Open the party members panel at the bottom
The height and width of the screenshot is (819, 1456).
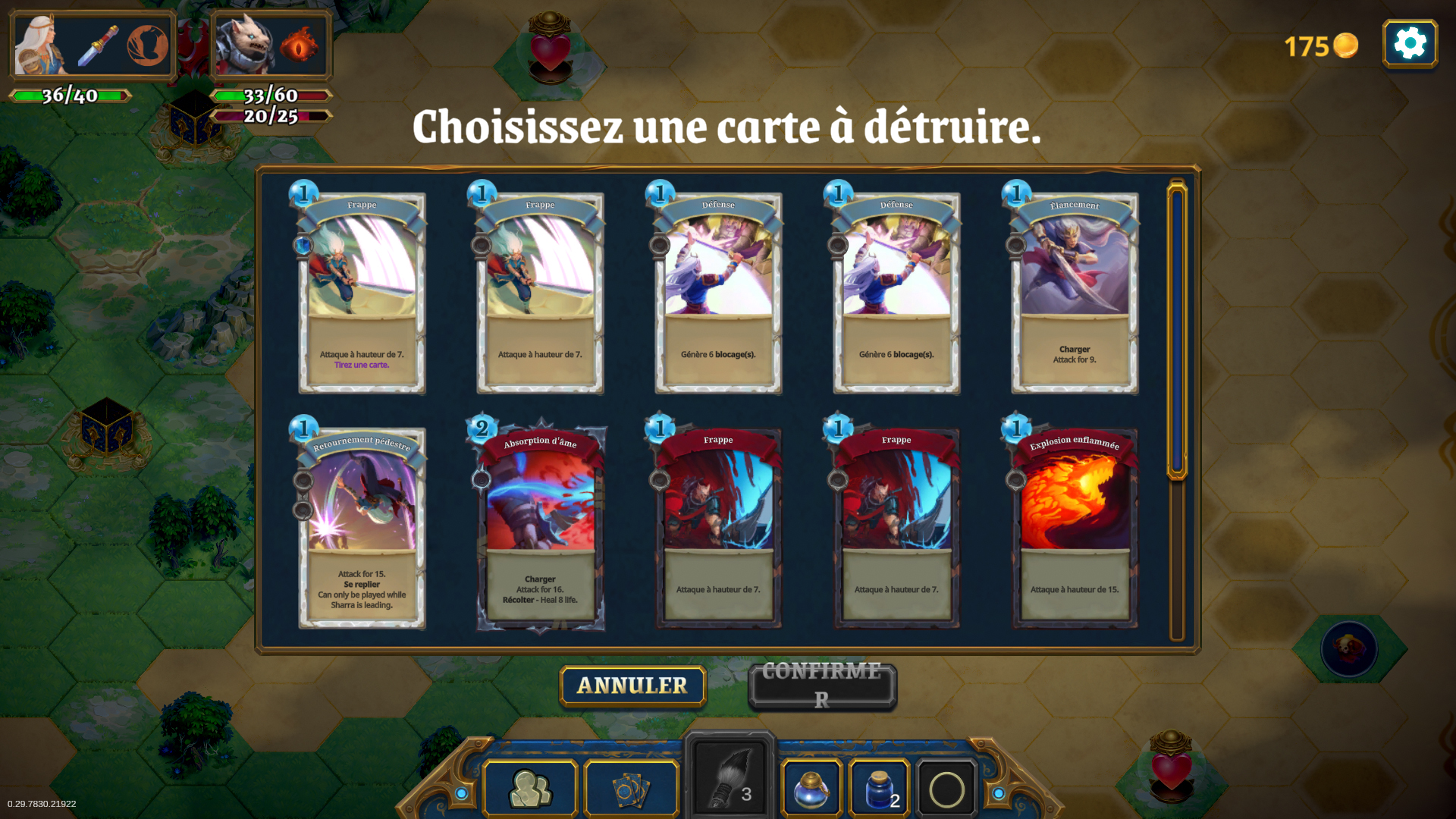529,789
